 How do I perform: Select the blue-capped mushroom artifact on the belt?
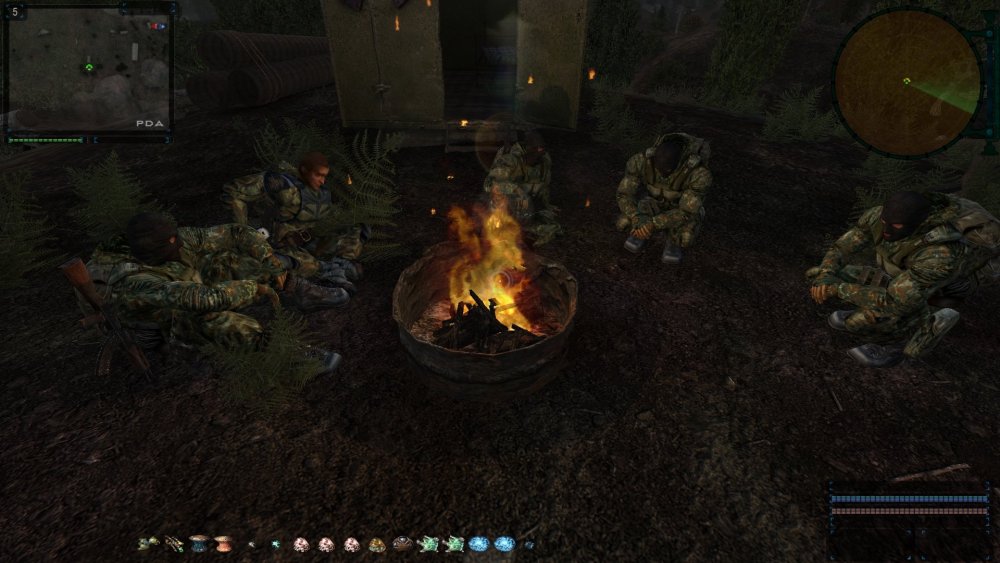200,544
